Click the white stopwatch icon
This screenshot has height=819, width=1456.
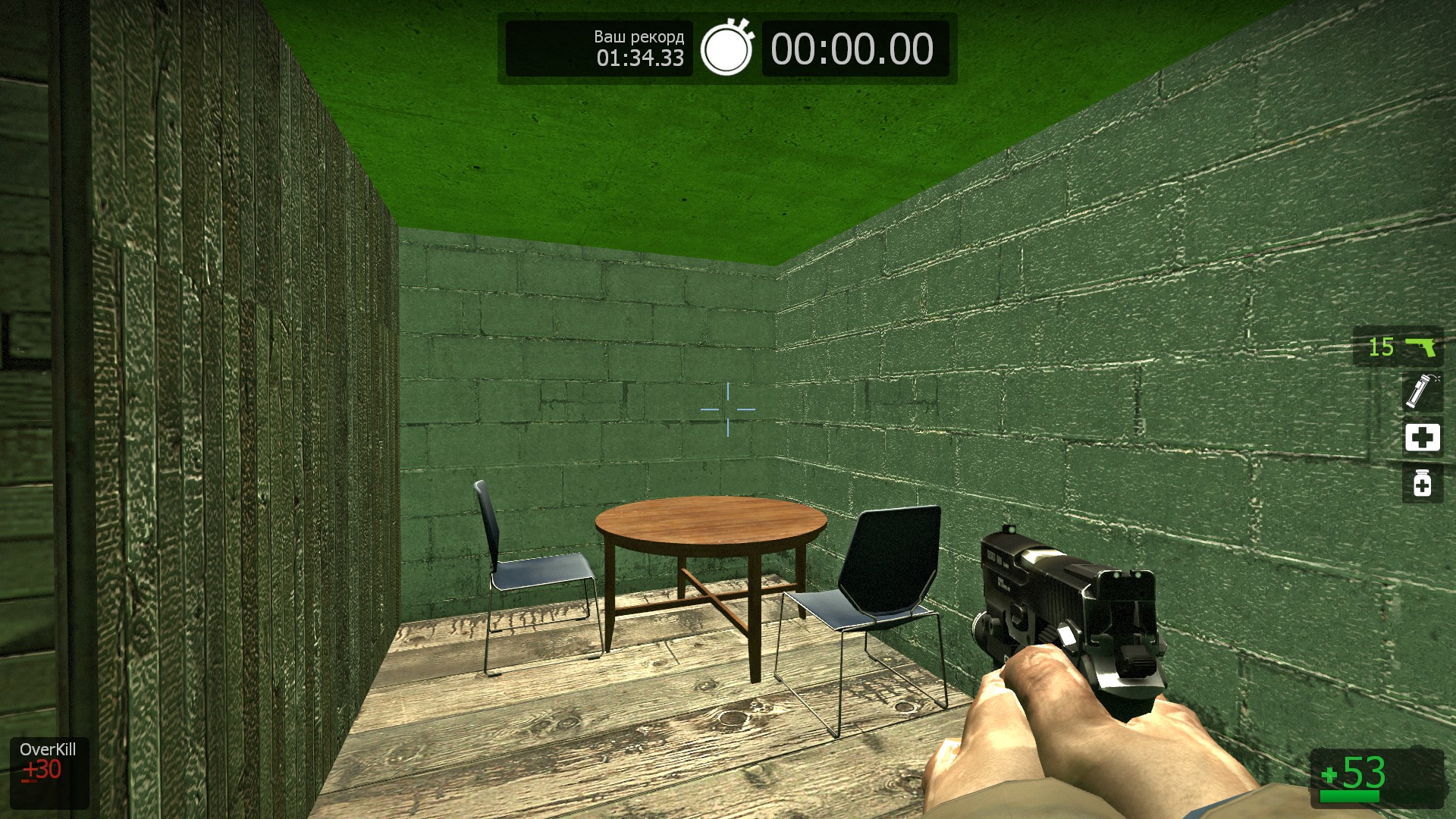(726, 48)
